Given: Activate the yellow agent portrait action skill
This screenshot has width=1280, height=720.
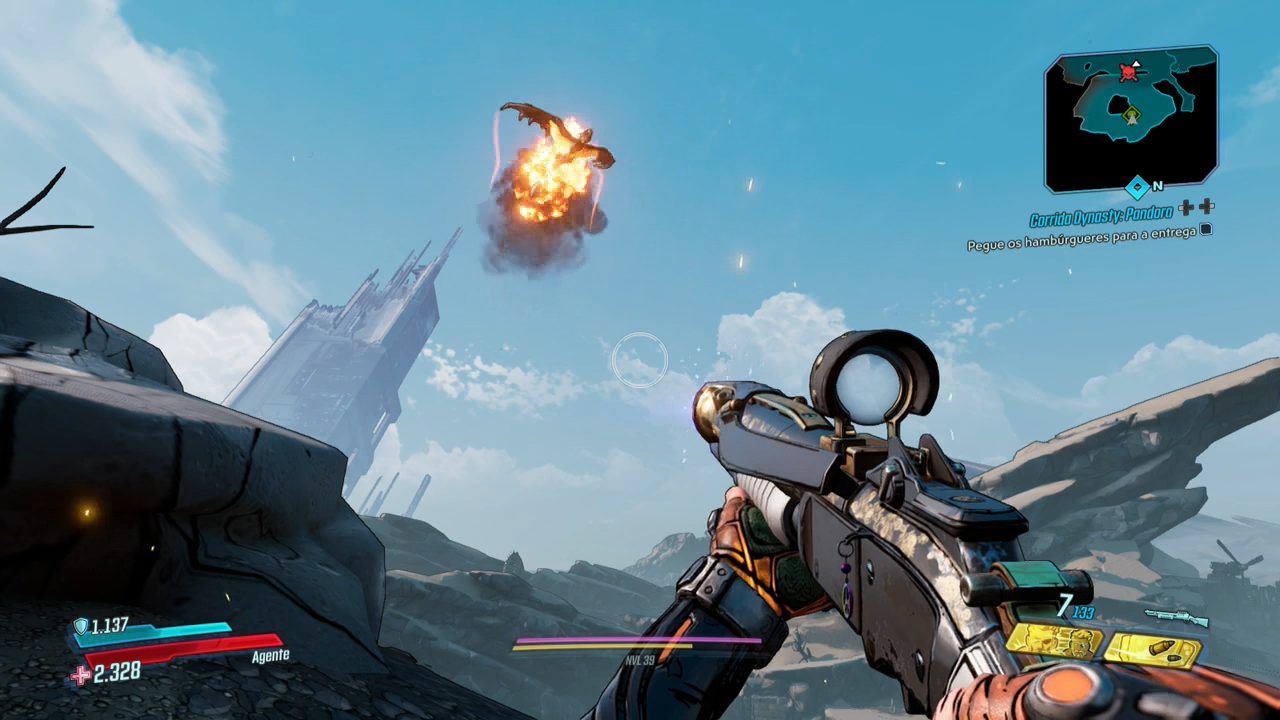Looking at the screenshot, I should coord(1053,641).
